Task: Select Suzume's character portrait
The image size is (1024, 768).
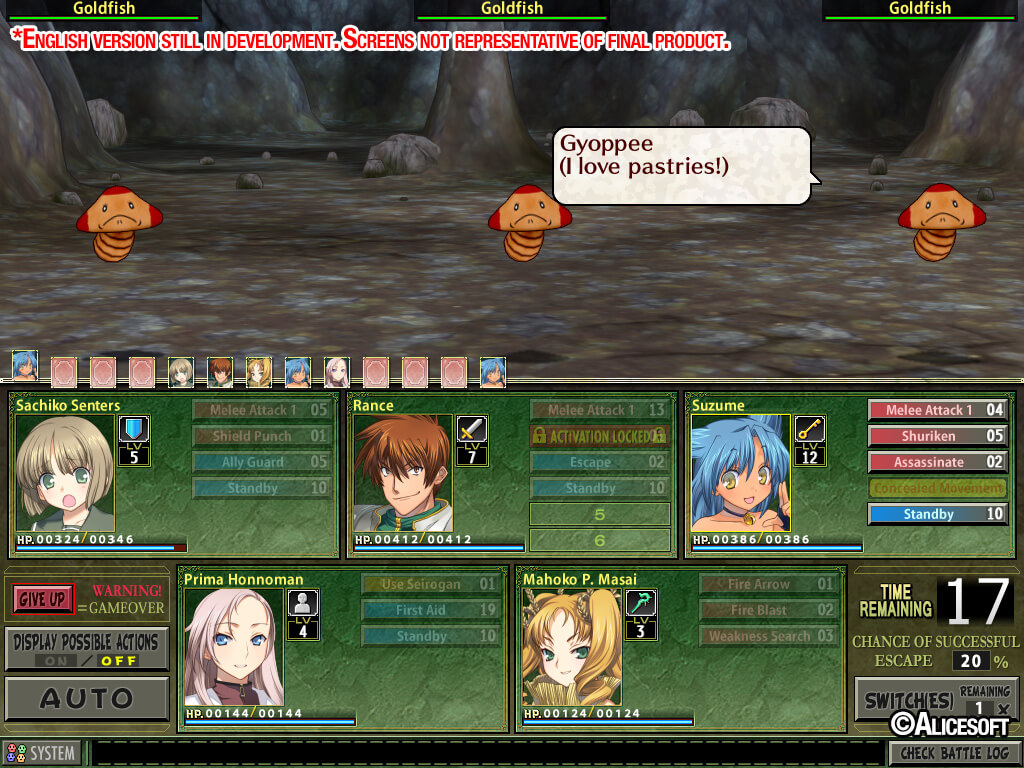Action: [740, 473]
